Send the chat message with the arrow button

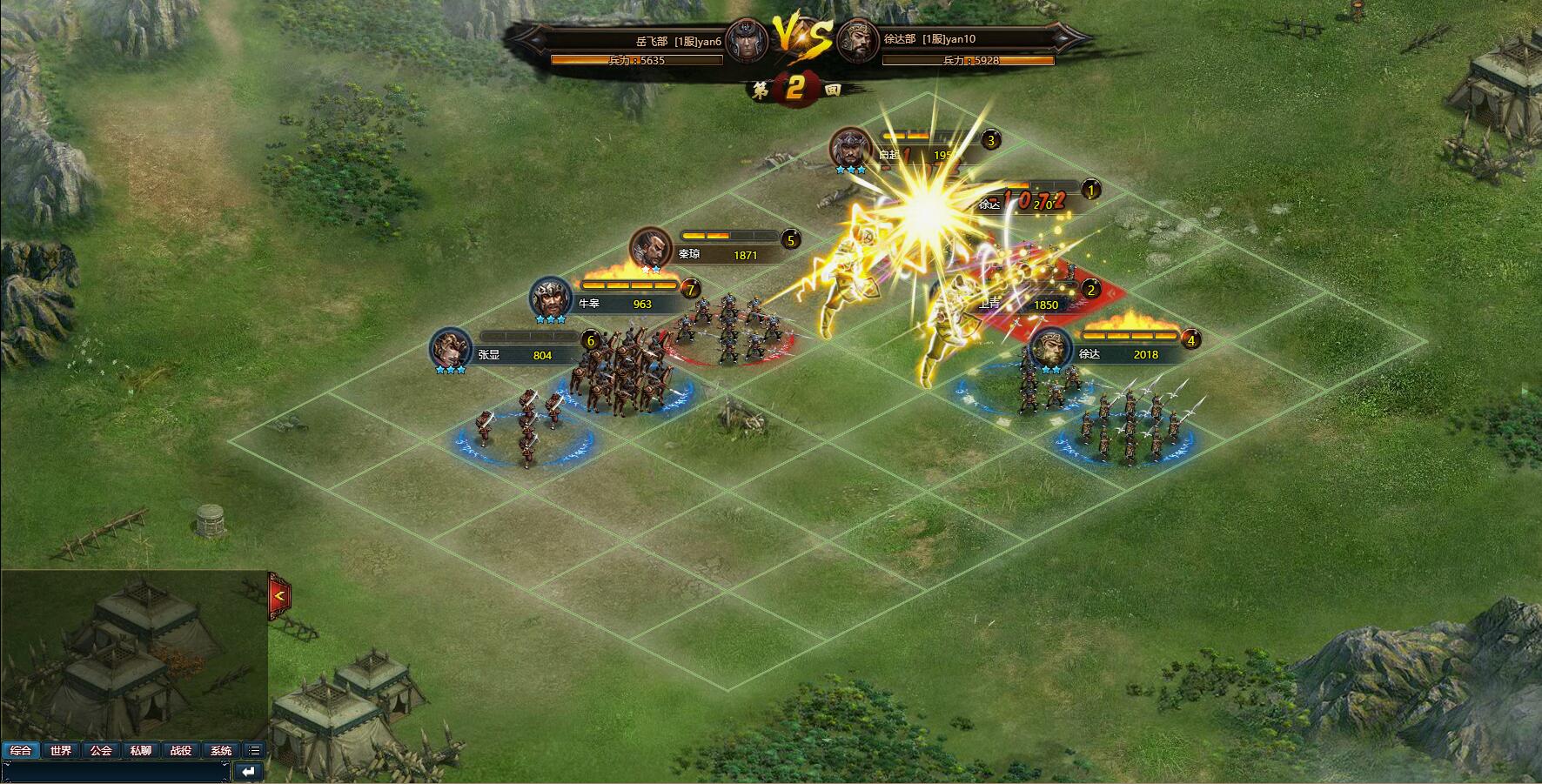click(x=249, y=771)
